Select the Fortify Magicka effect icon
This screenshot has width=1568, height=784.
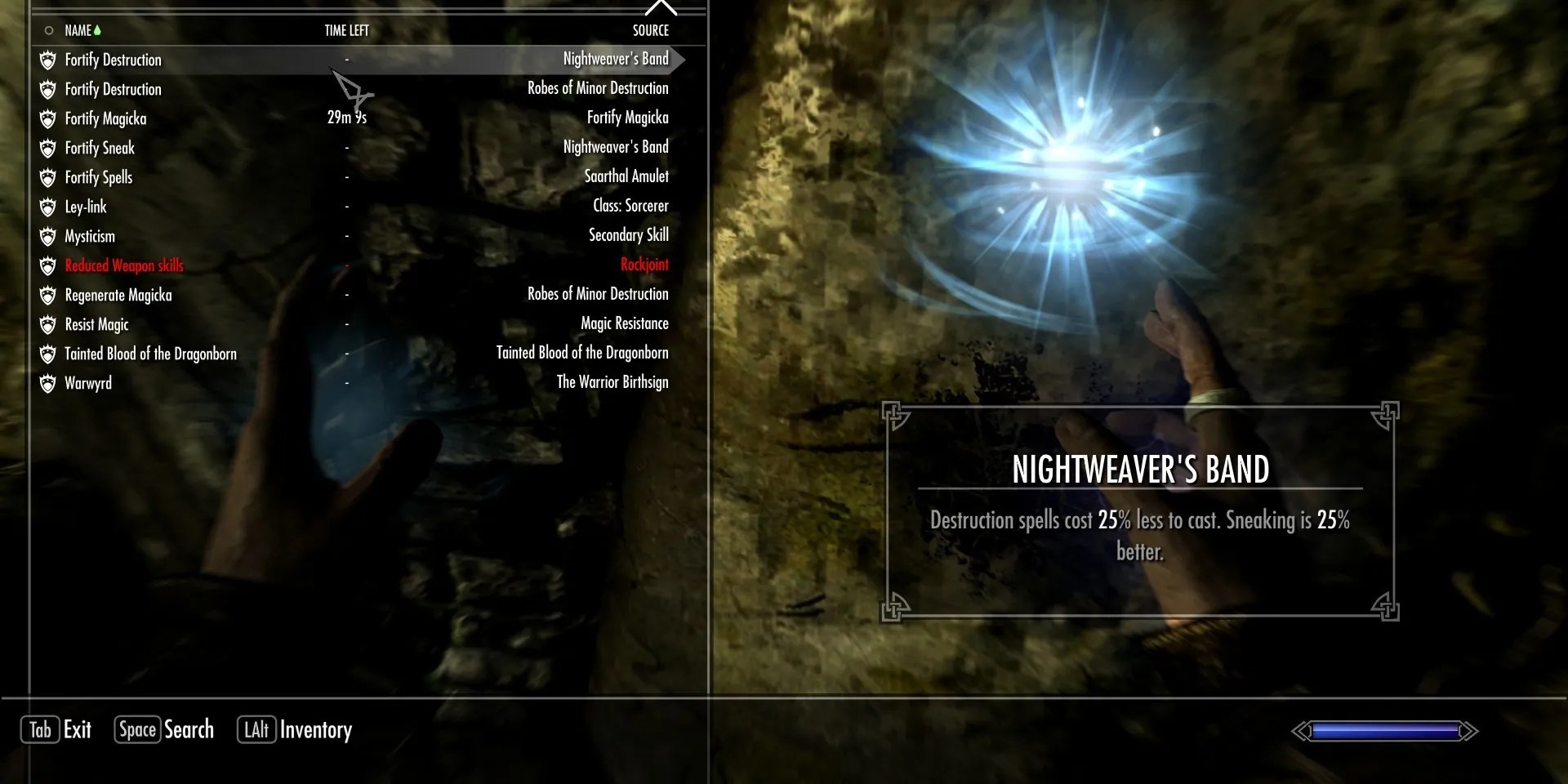pyautogui.click(x=47, y=118)
